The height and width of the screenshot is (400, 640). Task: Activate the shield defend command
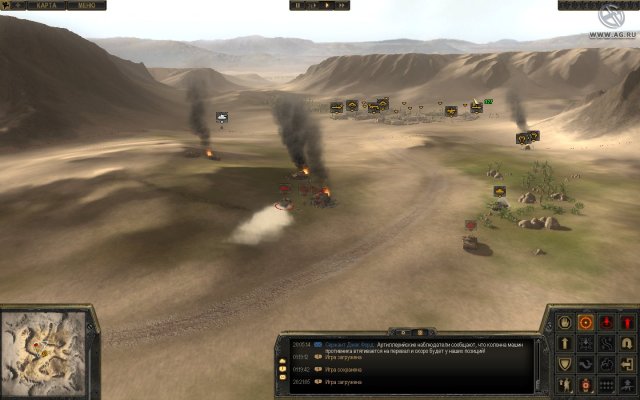(565, 365)
